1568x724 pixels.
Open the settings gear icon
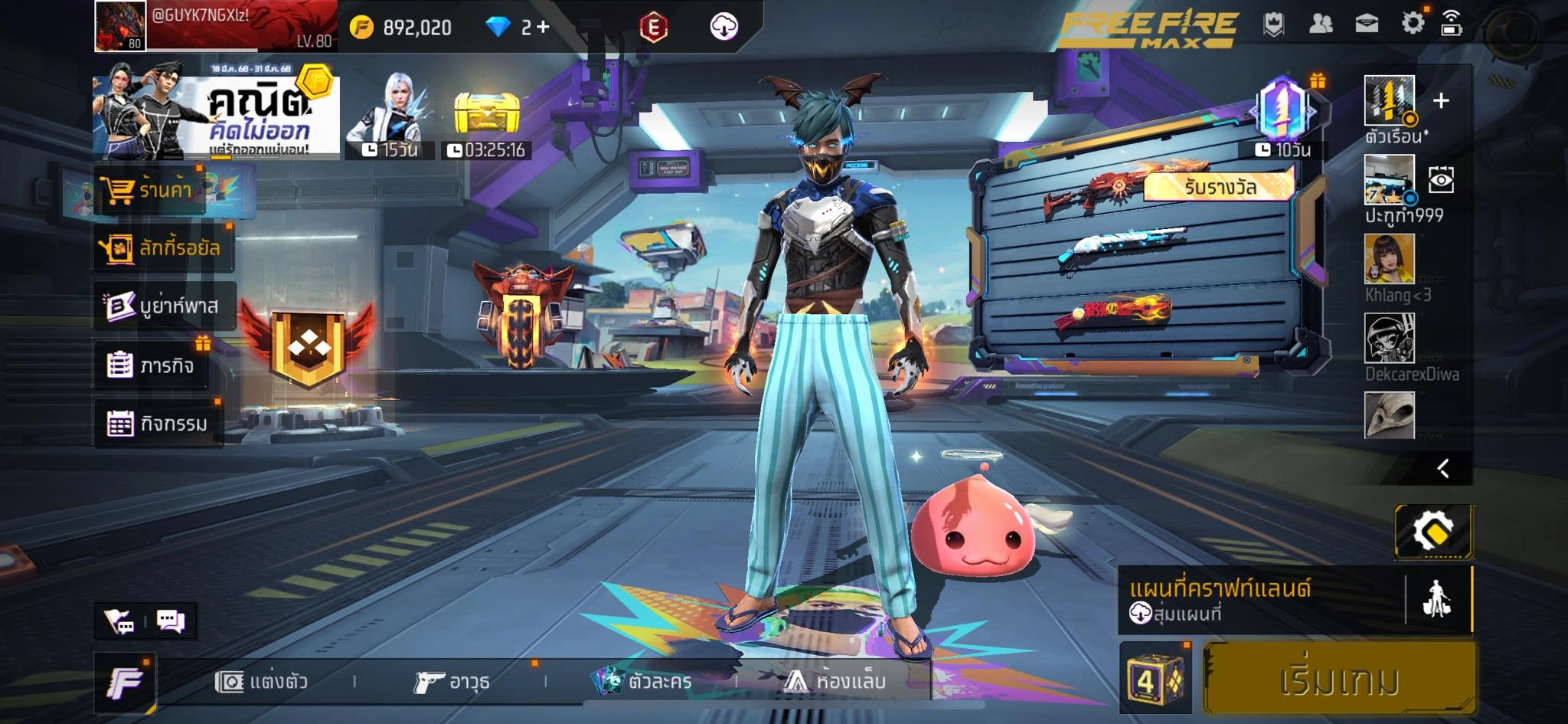tap(1413, 23)
